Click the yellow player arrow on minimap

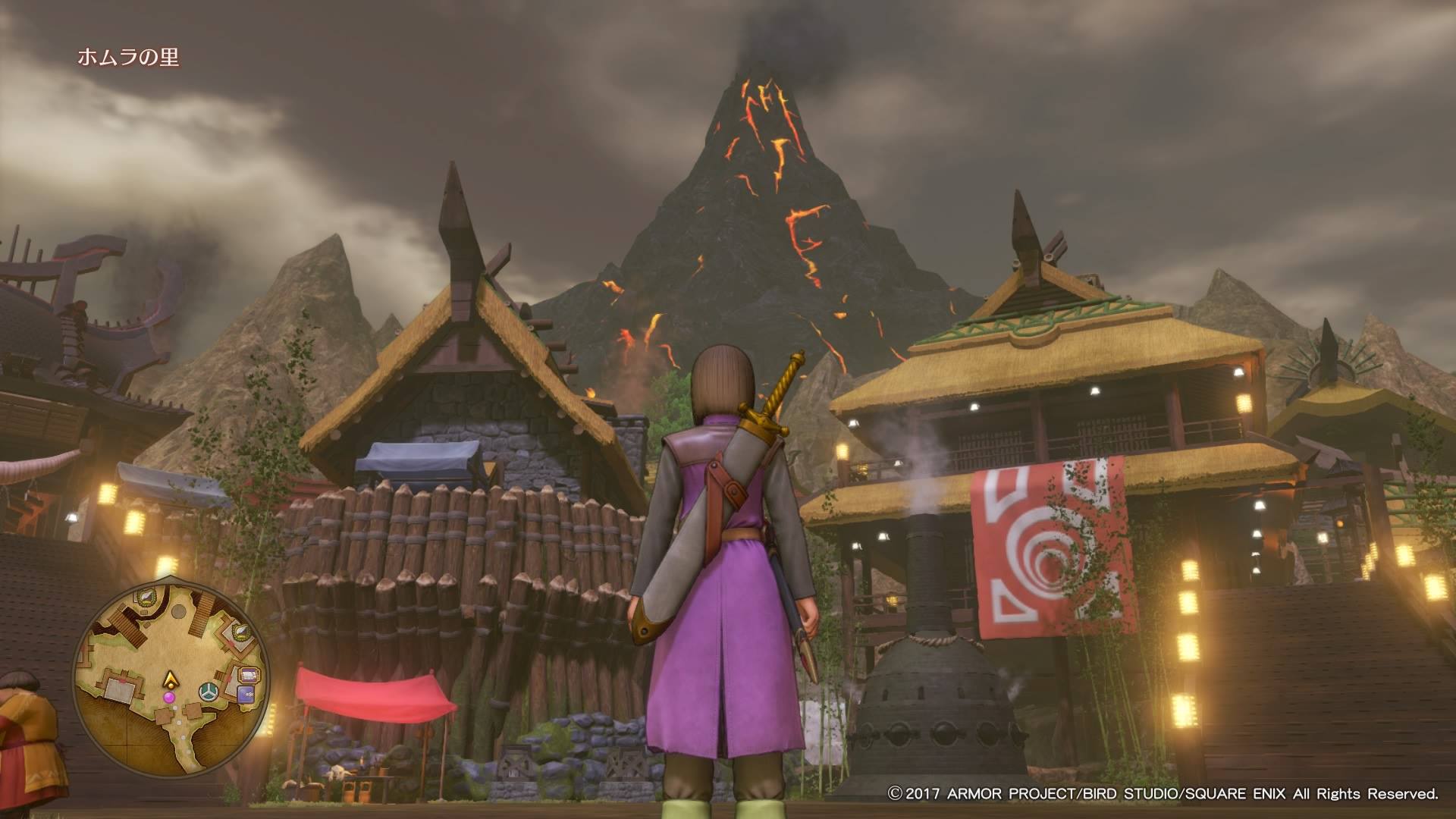point(172,678)
